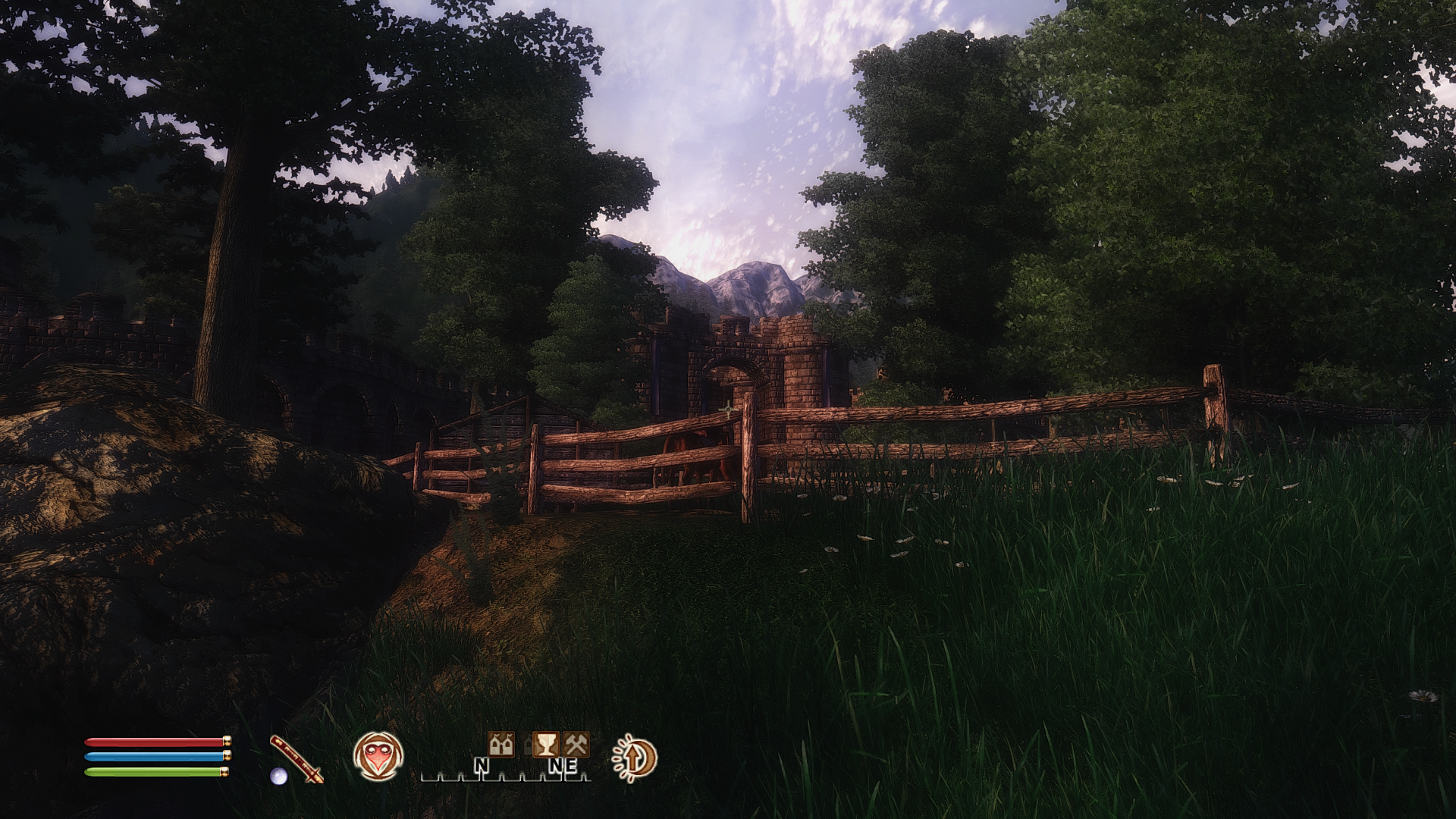Screen dimensions: 1456x819
Task: Choose the goblet inn marker on compass
Action: pos(544,745)
